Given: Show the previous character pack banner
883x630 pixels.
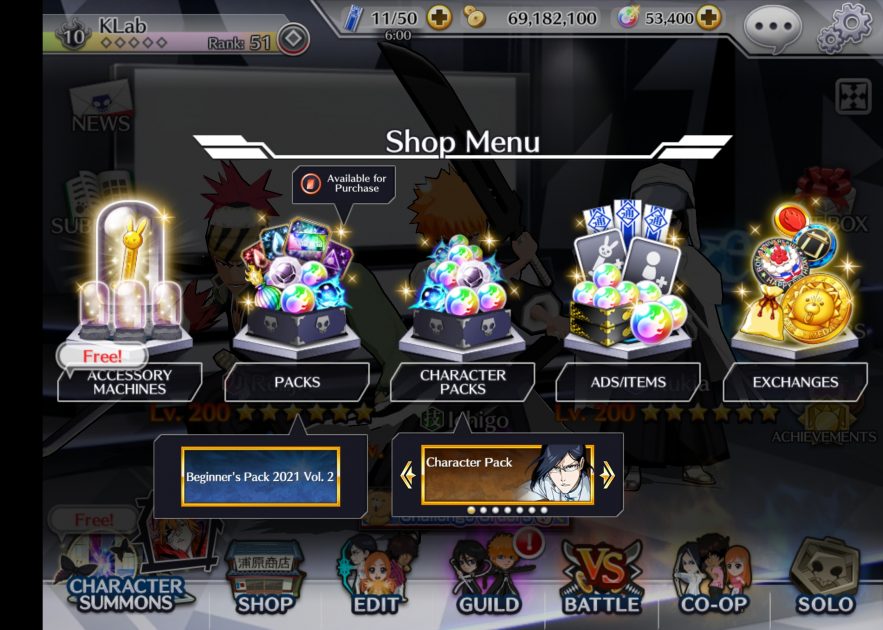Looking at the screenshot, I should click(408, 475).
